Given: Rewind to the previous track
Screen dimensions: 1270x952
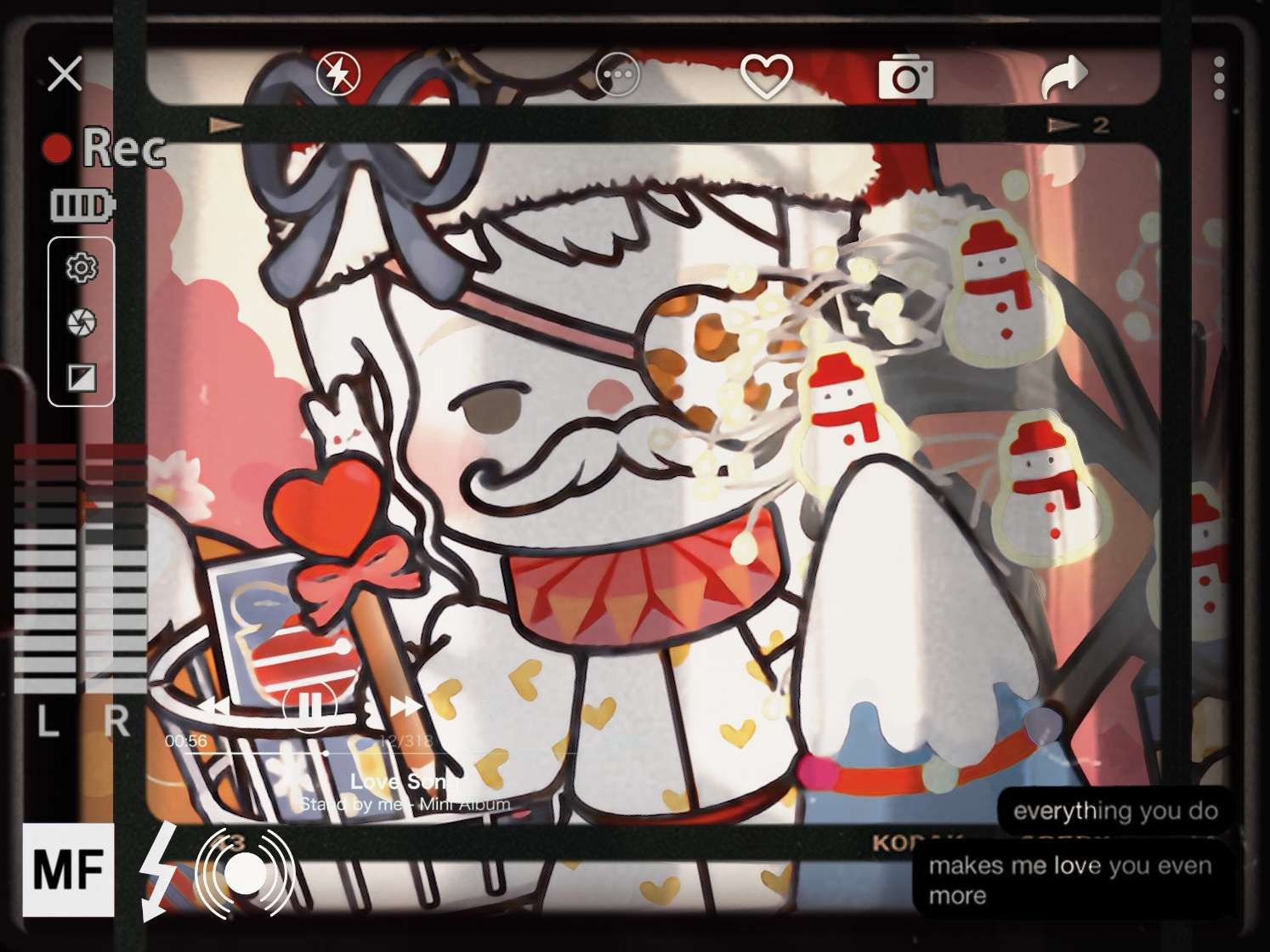Looking at the screenshot, I should coord(213,705).
